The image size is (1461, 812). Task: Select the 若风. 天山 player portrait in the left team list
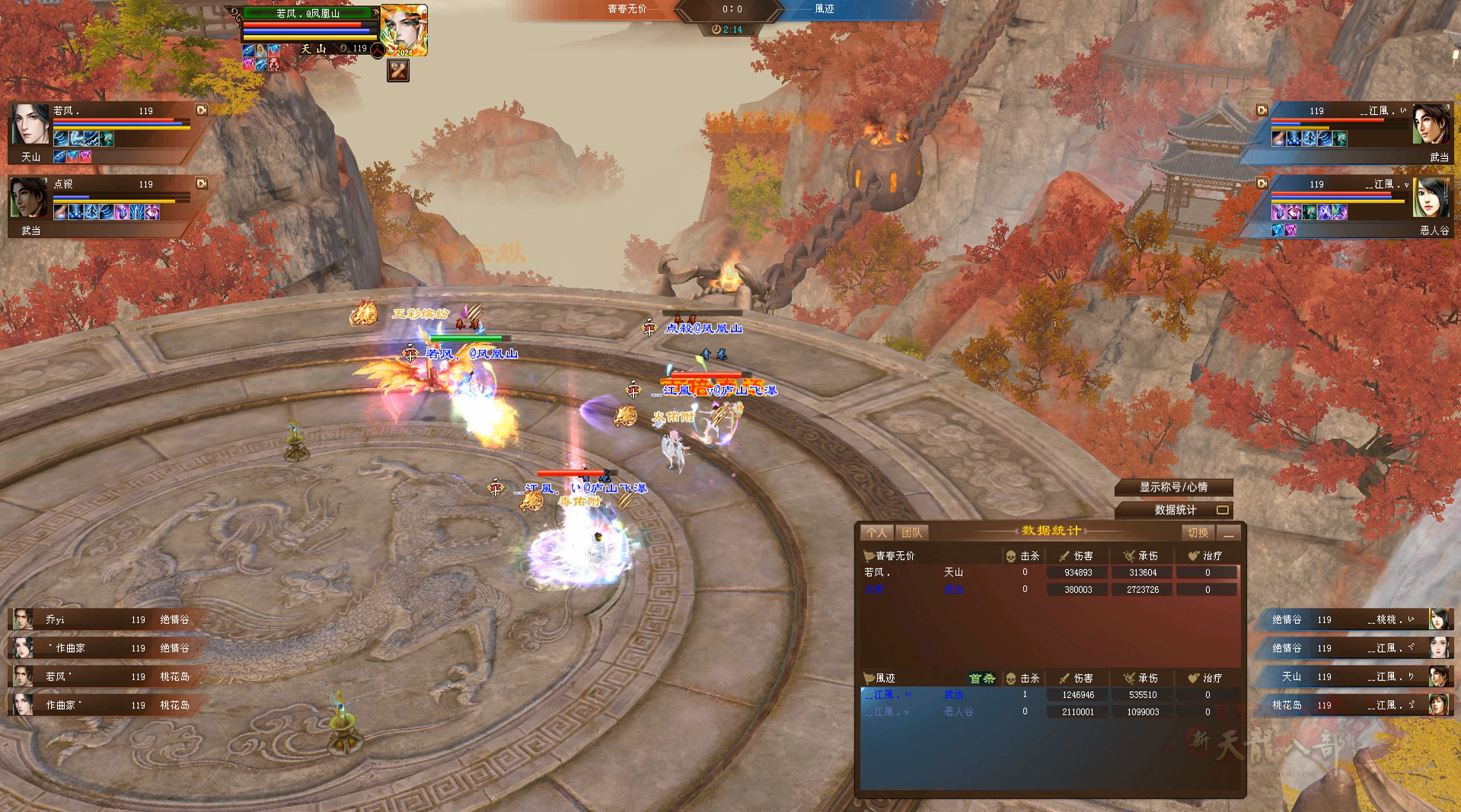30,125
